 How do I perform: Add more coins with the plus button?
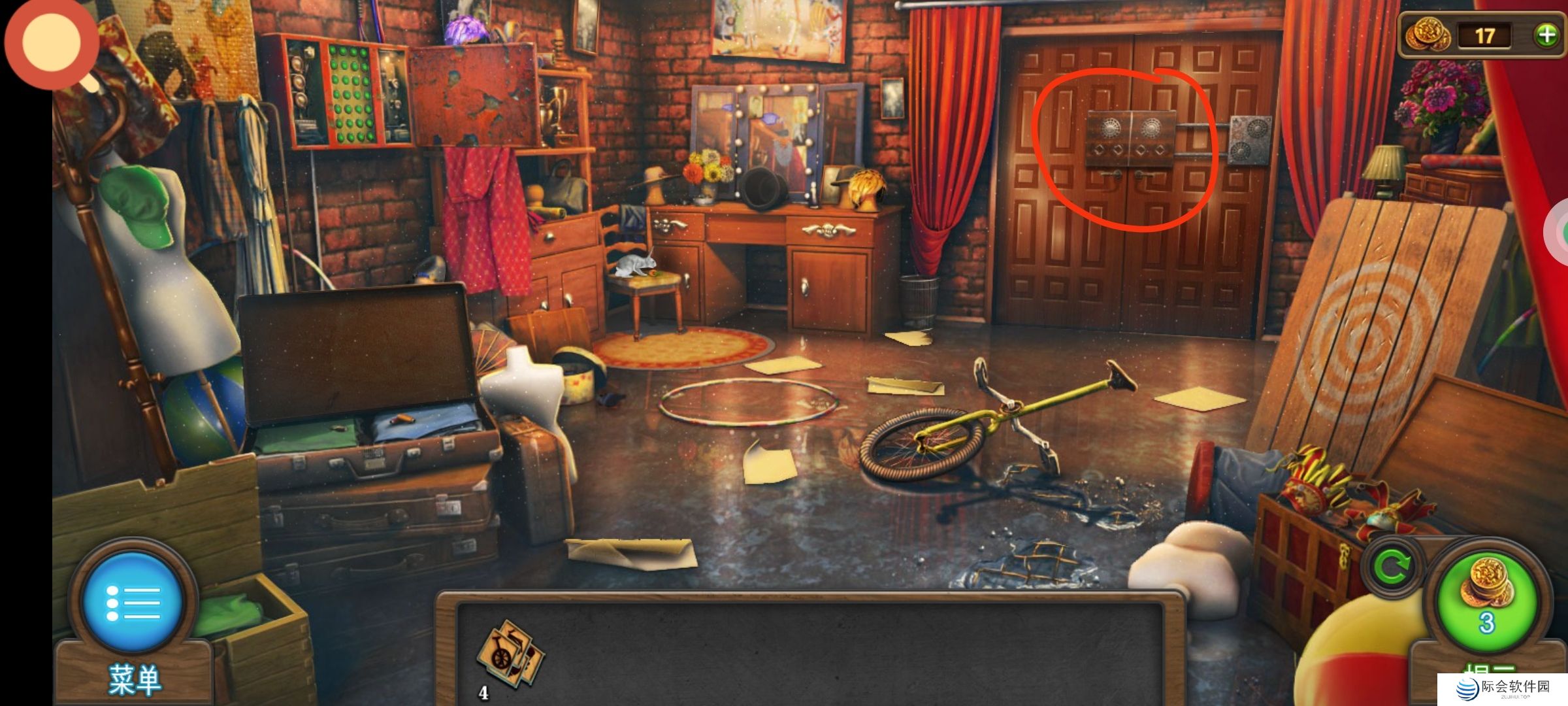pos(1546,35)
